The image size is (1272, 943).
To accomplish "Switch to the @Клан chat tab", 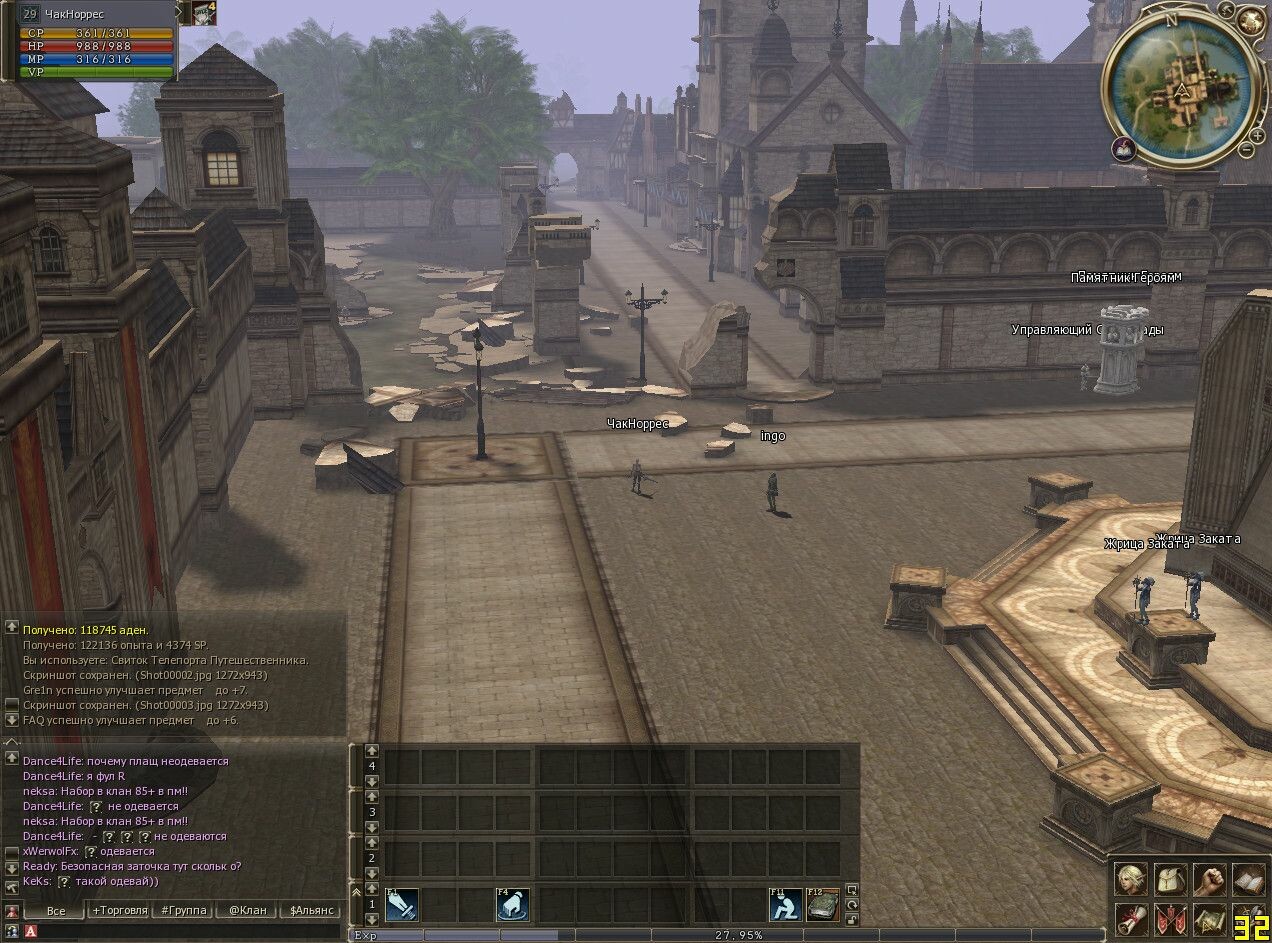I will 247,911.
